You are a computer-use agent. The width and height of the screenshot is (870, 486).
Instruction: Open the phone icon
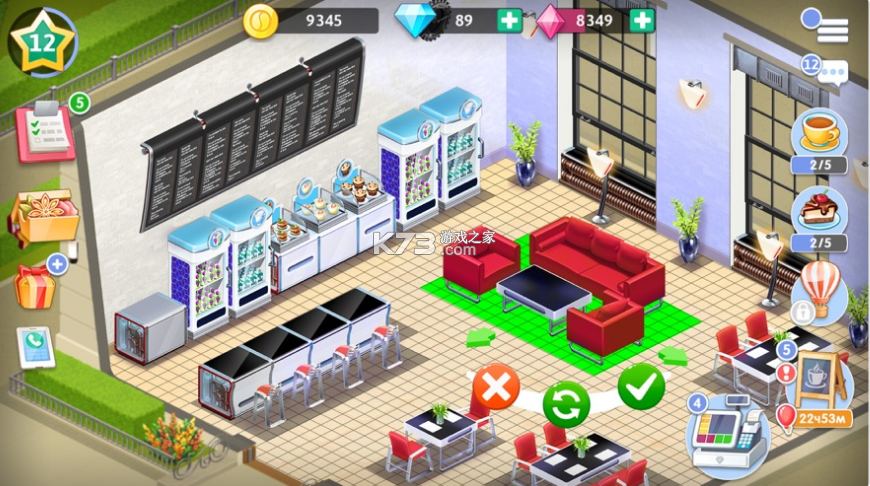36,347
